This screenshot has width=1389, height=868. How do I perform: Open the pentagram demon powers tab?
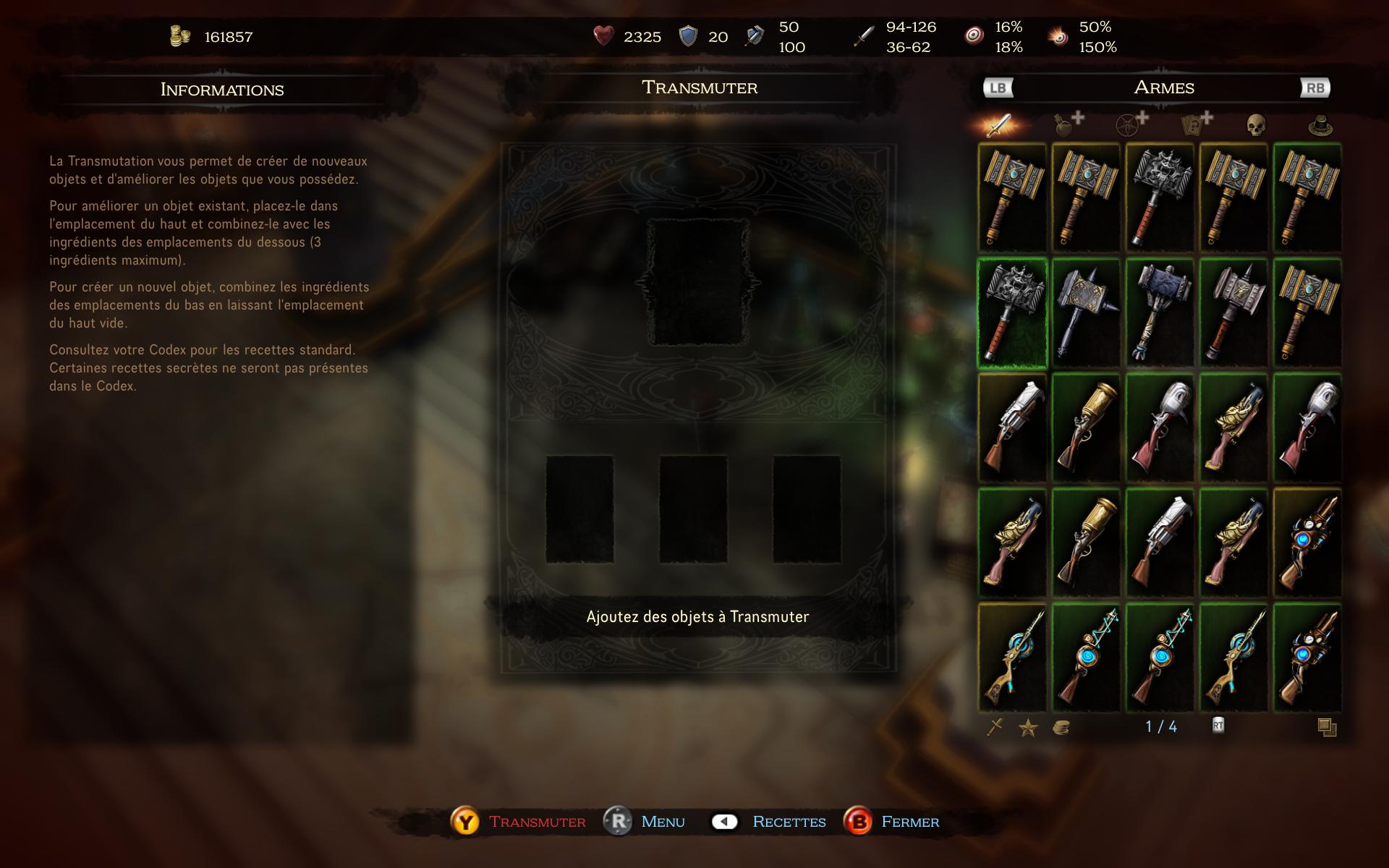(x=1131, y=124)
